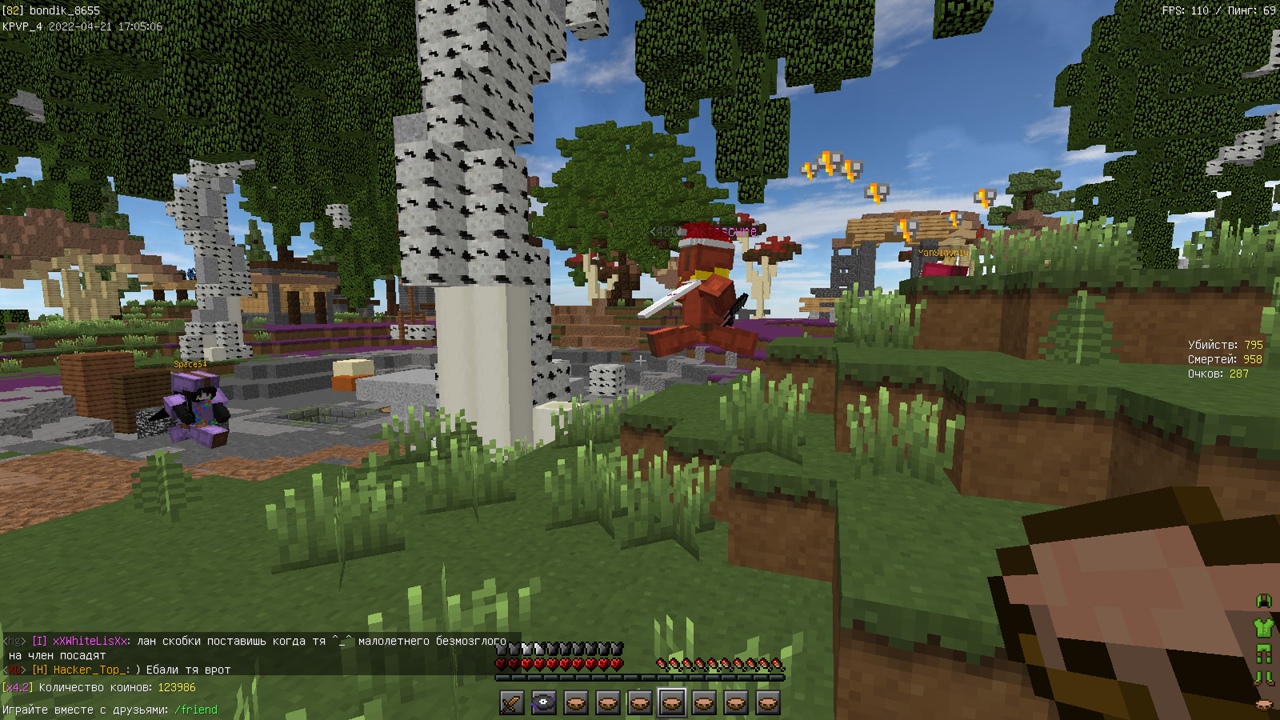Click the green chestplate armor status icon
Screen dimensions: 1280x720
pos(1264,628)
